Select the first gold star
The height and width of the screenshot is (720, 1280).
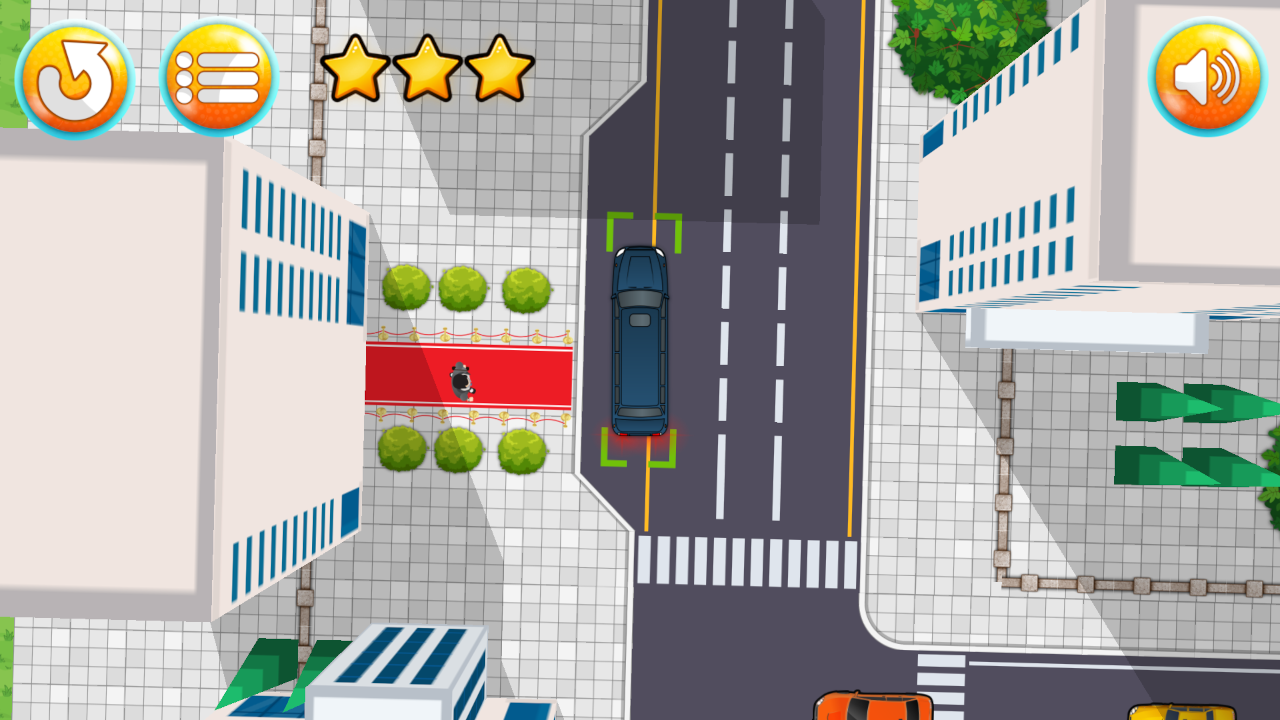tap(360, 75)
